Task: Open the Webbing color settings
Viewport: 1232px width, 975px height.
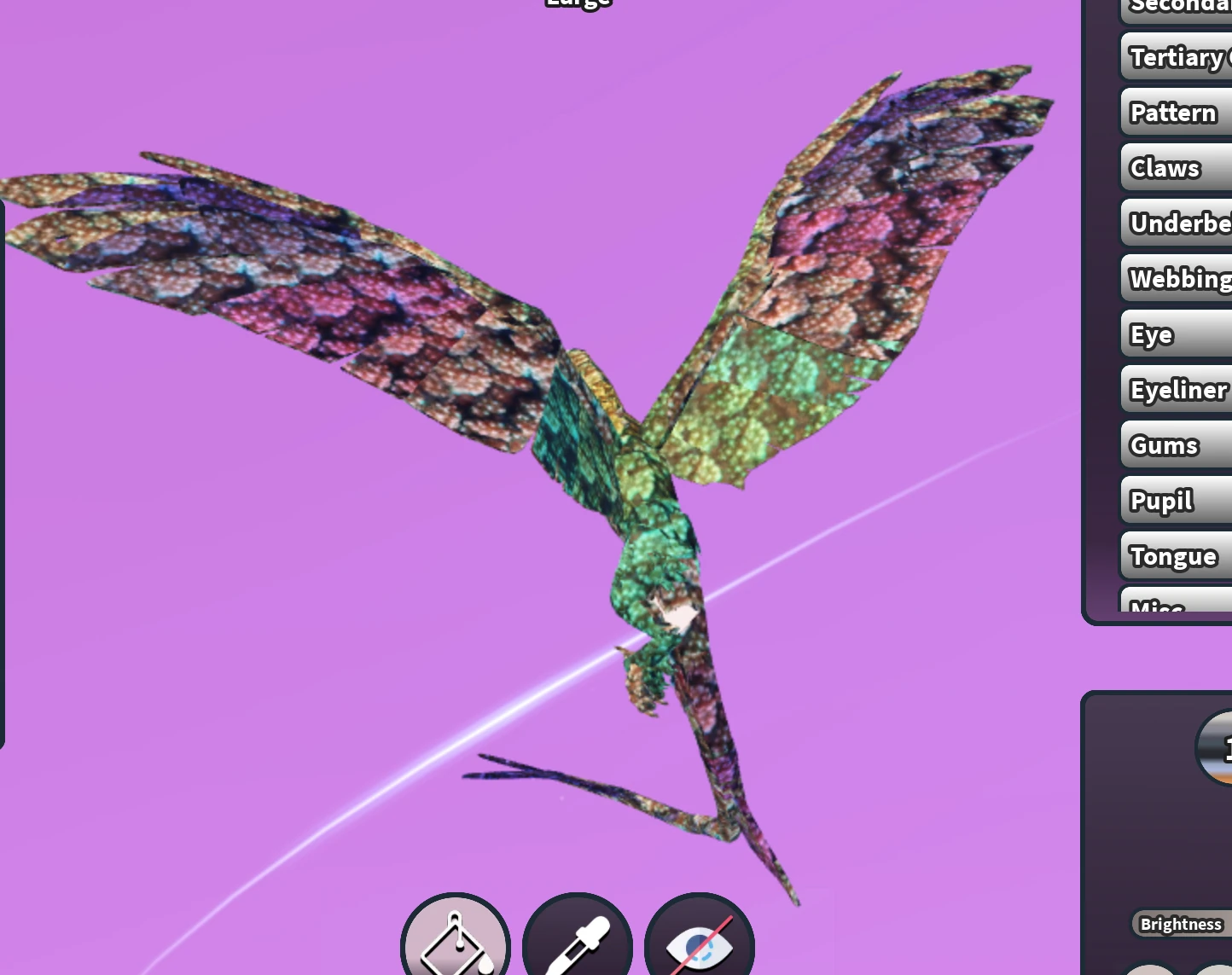Action: [1182, 278]
